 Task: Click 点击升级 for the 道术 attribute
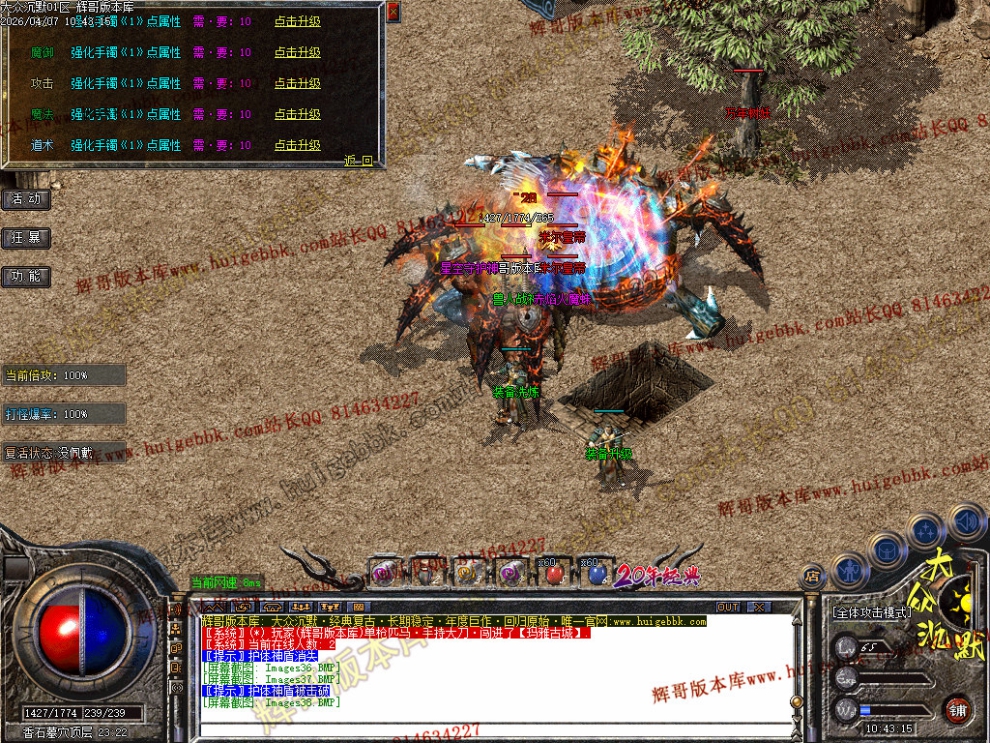298,145
